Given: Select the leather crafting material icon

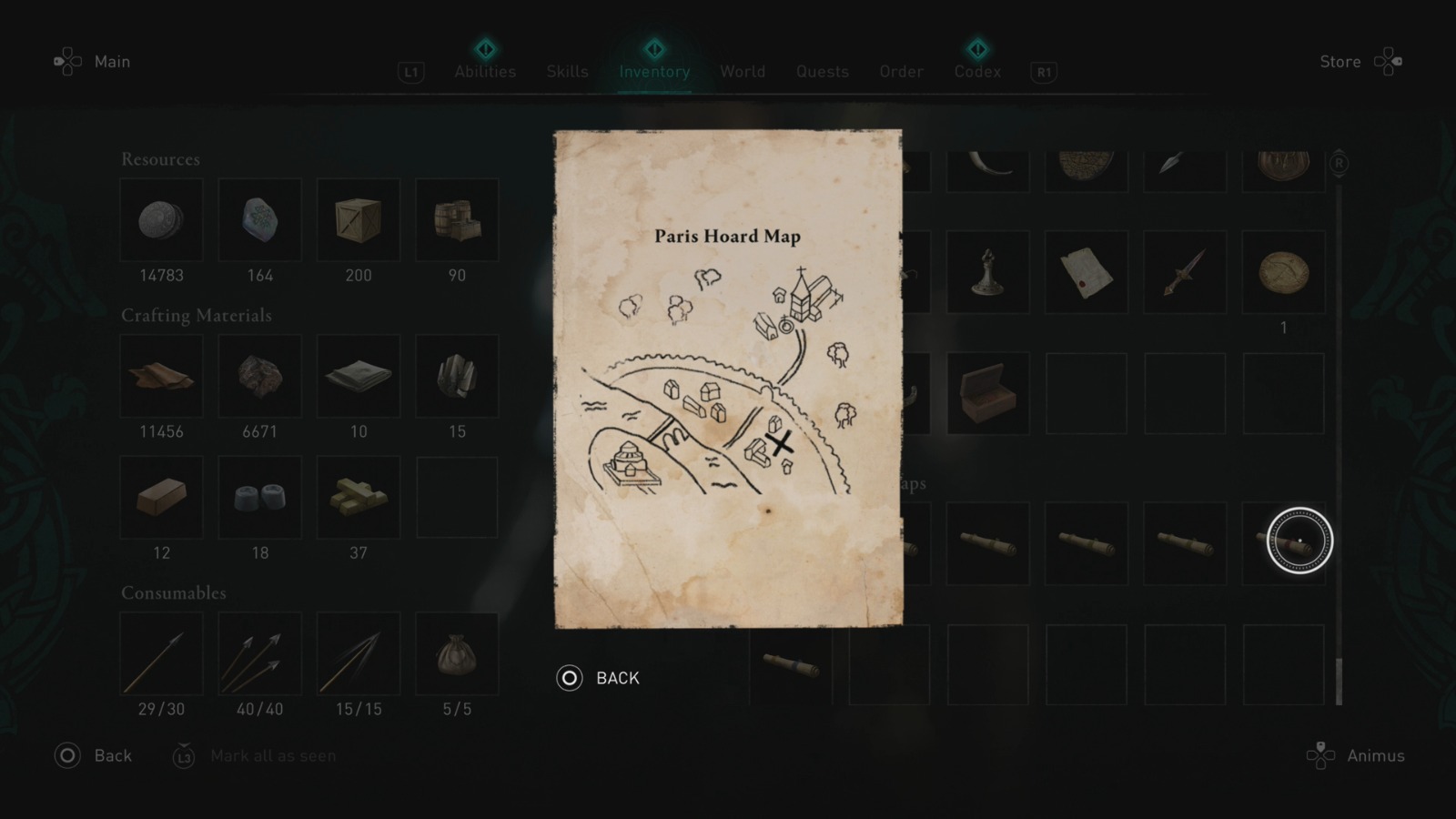Looking at the screenshot, I should [x=162, y=376].
